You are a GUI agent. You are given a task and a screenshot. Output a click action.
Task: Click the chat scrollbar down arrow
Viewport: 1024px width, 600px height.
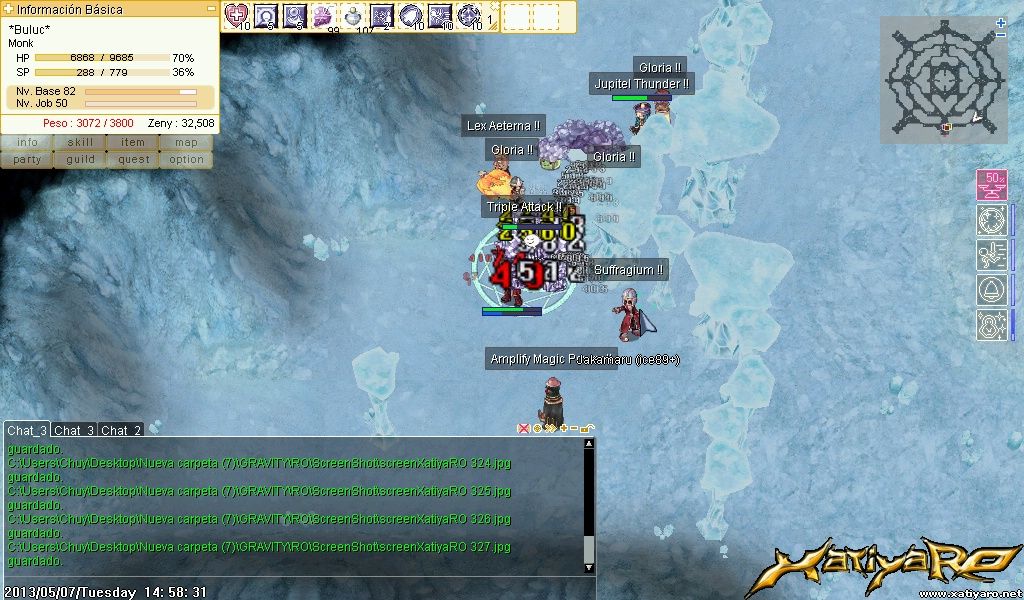[589, 567]
